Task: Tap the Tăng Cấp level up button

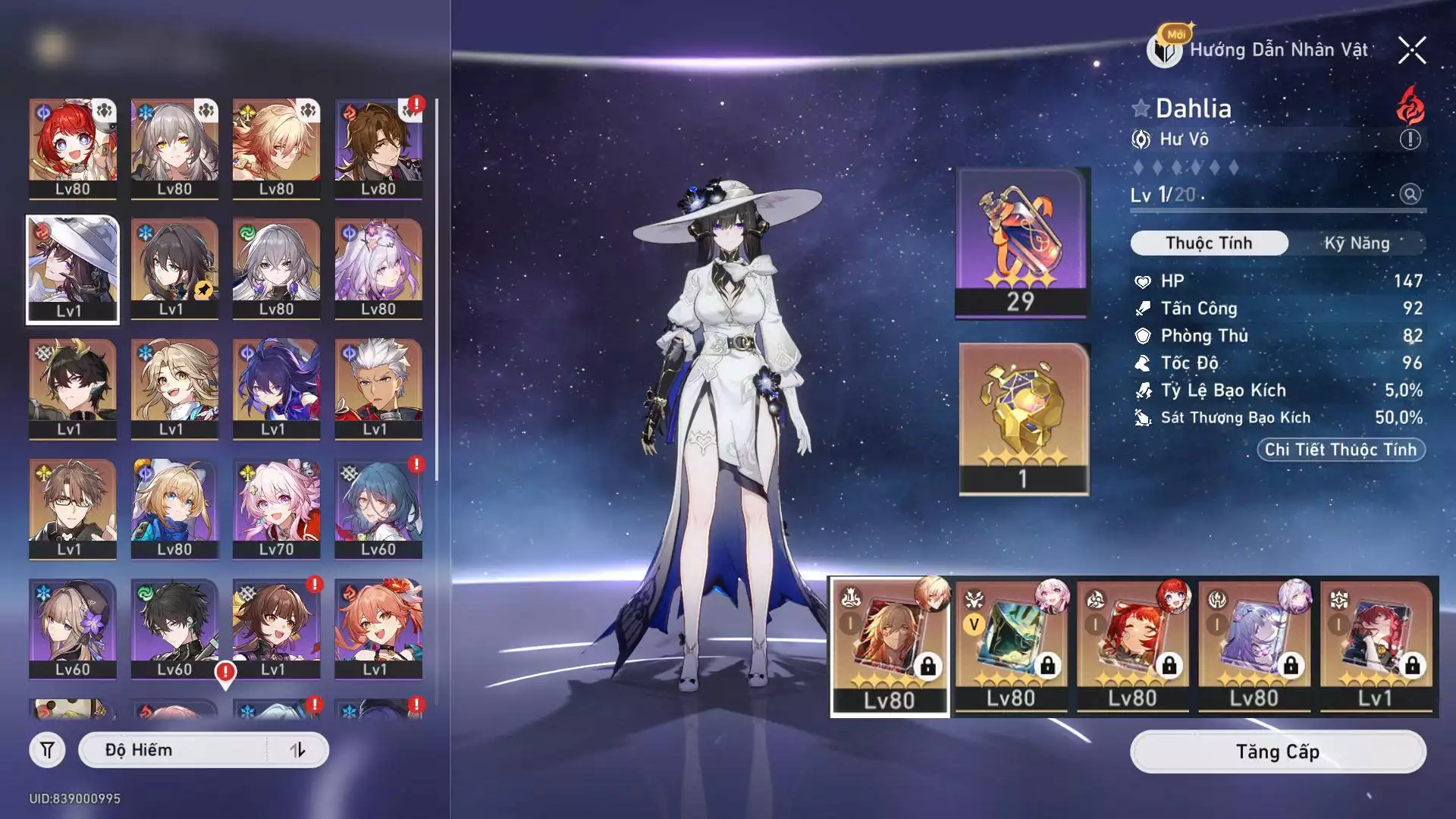Action: [x=1277, y=752]
